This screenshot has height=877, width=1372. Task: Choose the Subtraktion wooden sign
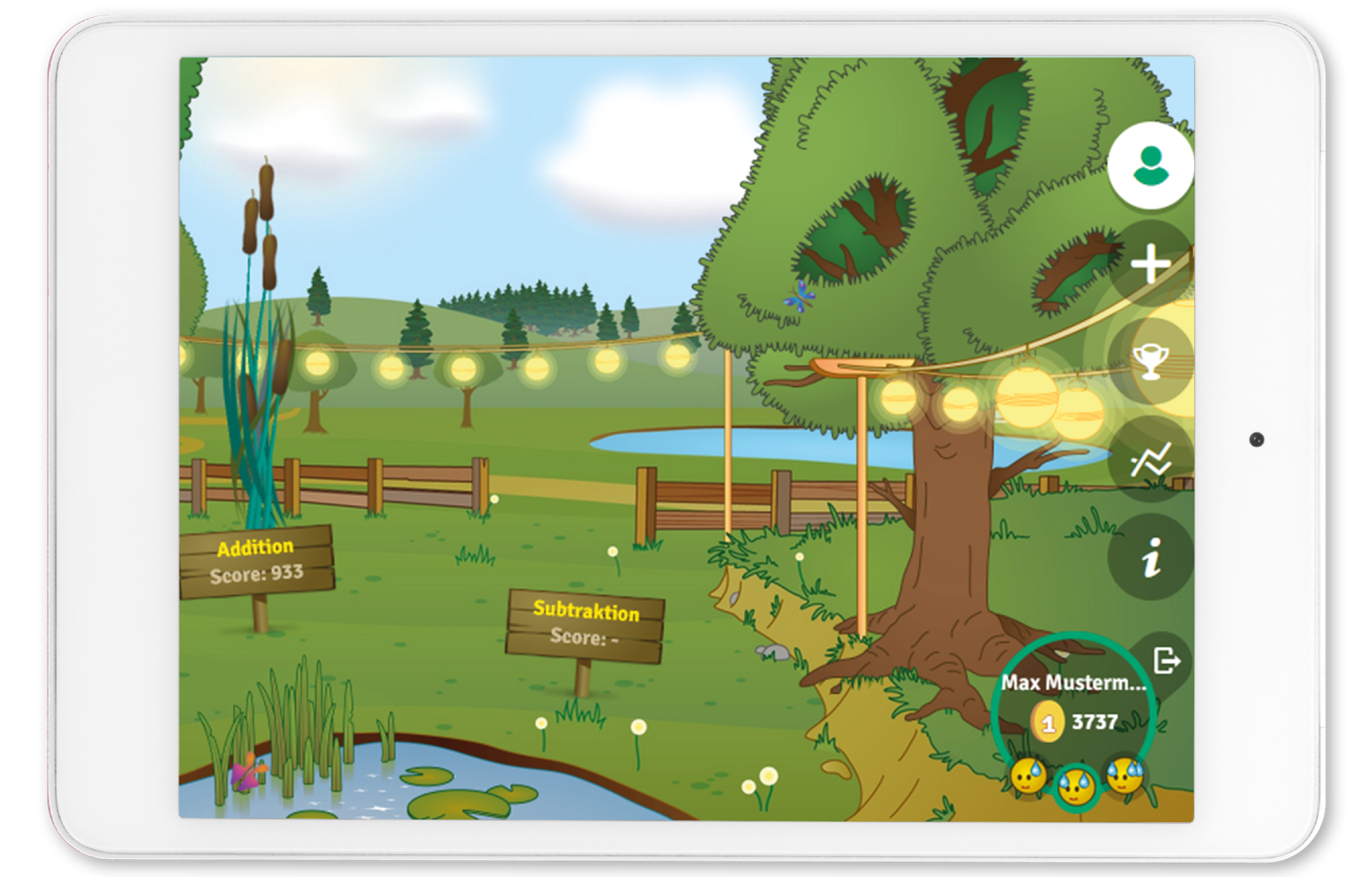point(585,624)
